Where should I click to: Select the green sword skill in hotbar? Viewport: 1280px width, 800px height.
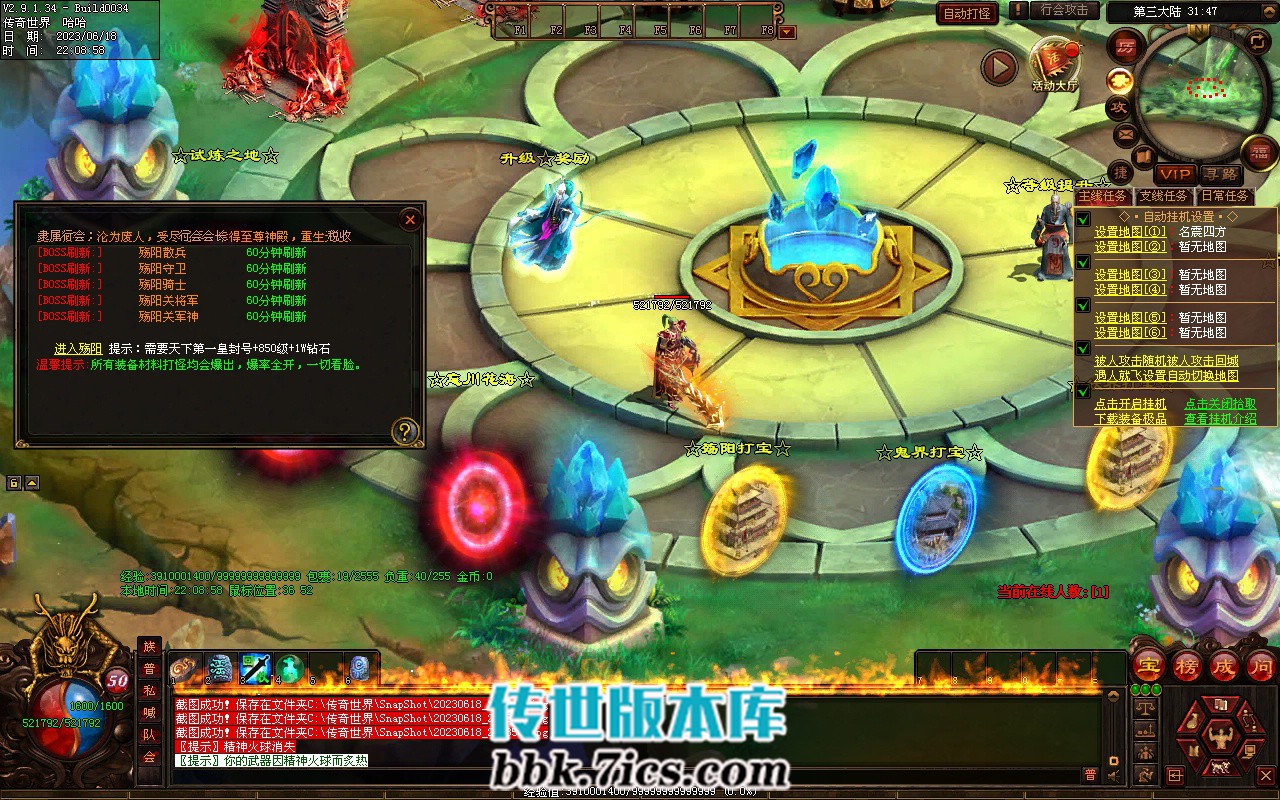pyautogui.click(x=256, y=667)
